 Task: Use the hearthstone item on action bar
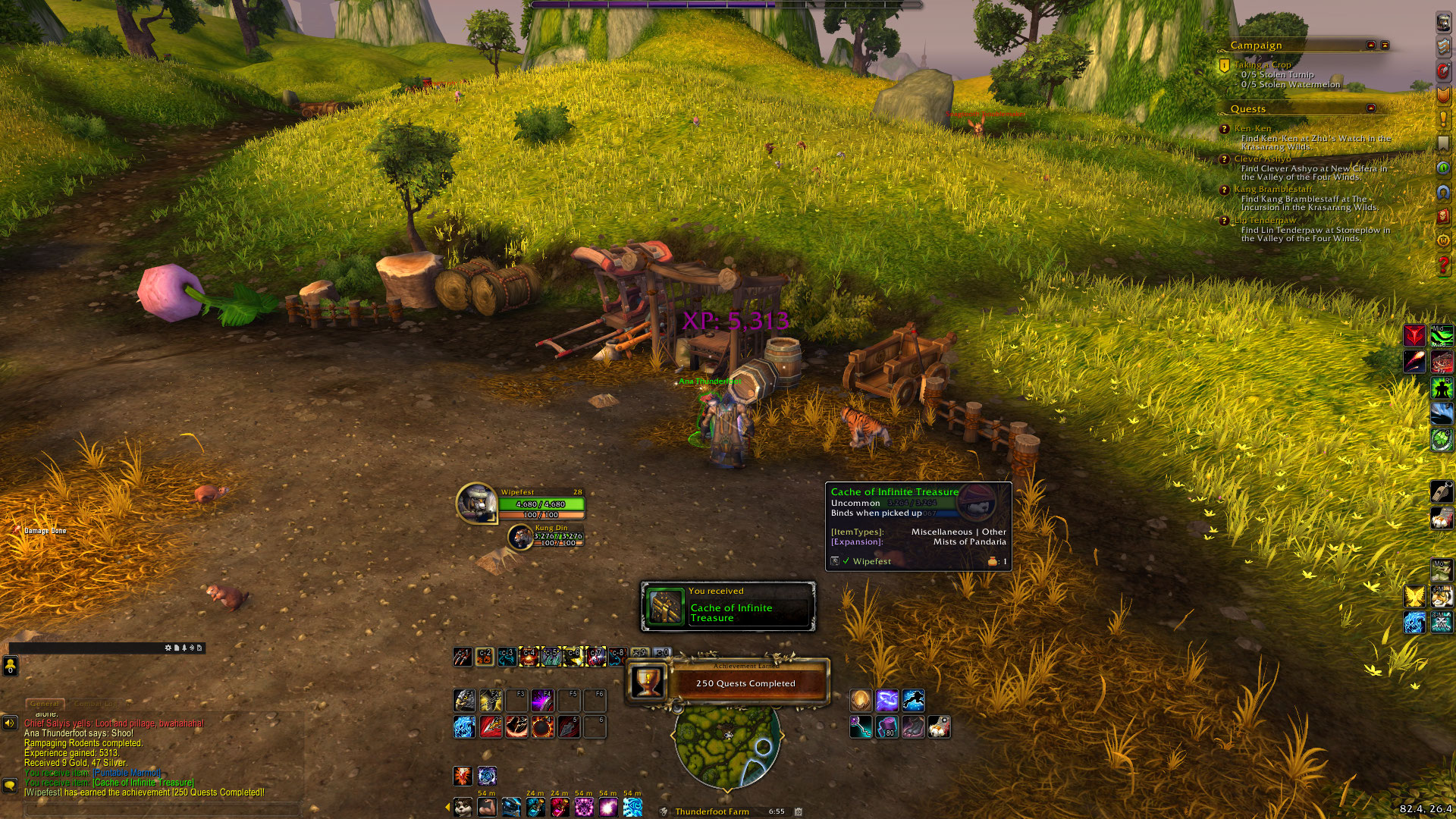coord(860,700)
